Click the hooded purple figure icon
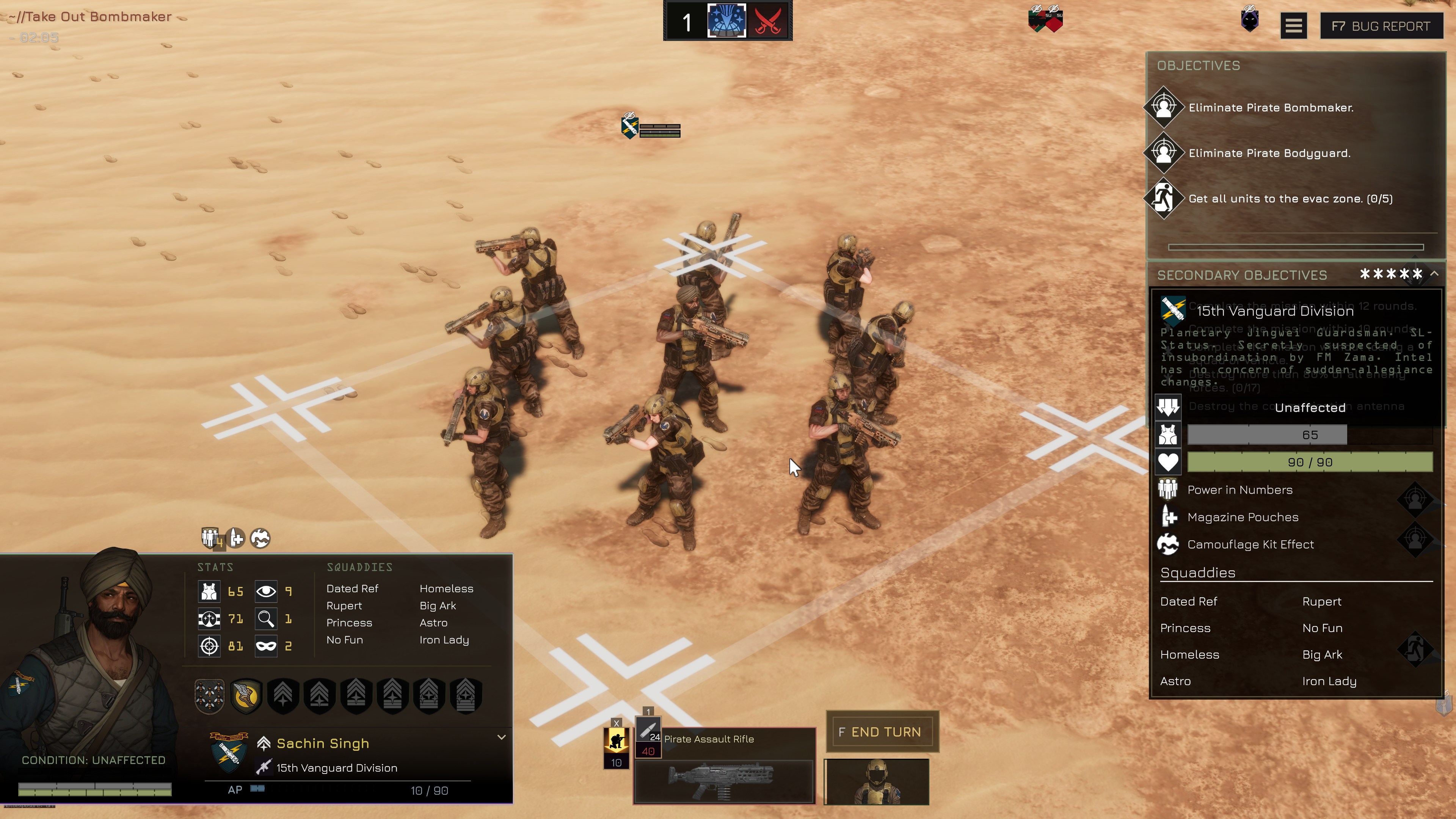Viewport: 1456px width, 819px height. (x=1250, y=20)
